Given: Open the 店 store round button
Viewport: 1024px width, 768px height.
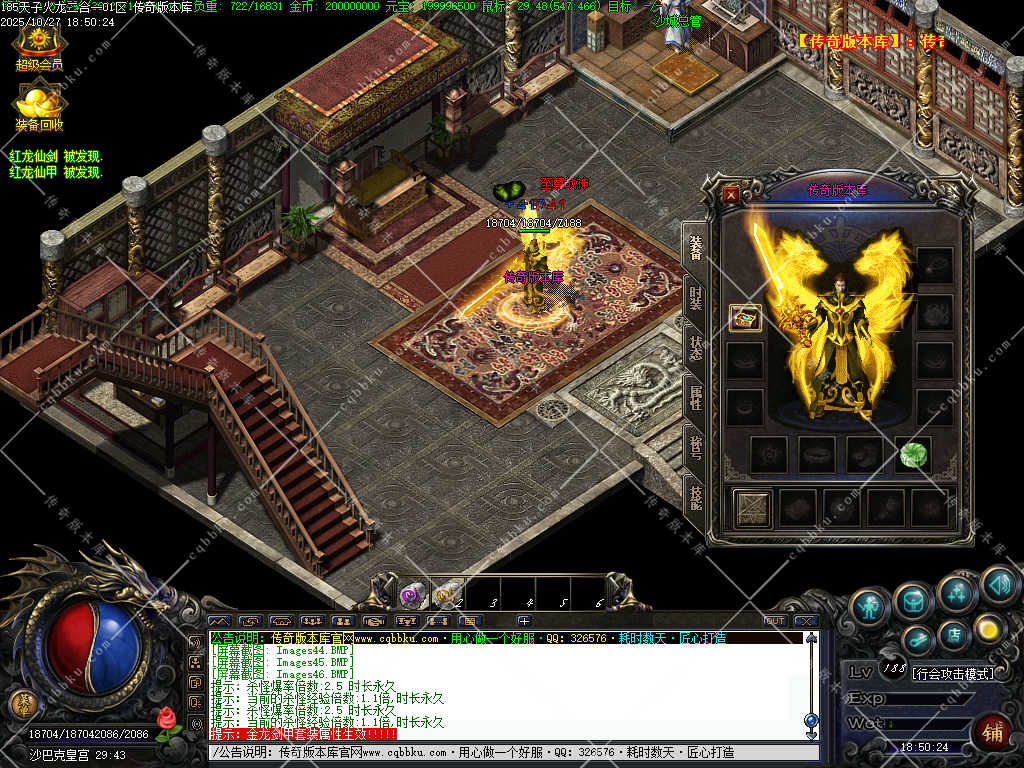Looking at the screenshot, I should pyautogui.click(x=954, y=633).
